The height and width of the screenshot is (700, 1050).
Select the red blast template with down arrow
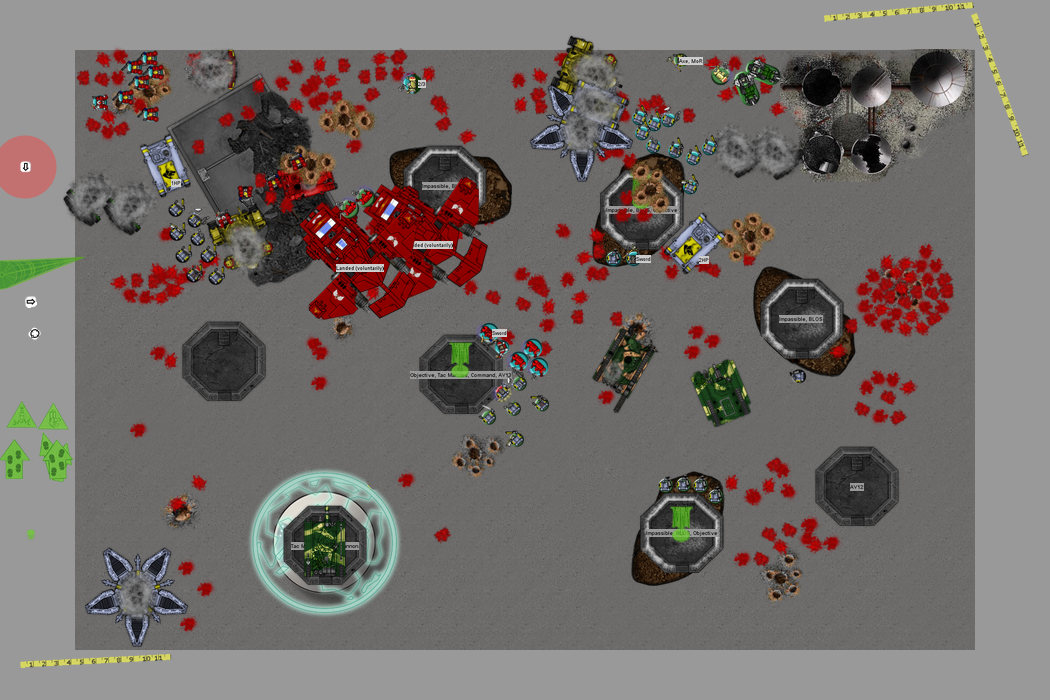pos(26,167)
